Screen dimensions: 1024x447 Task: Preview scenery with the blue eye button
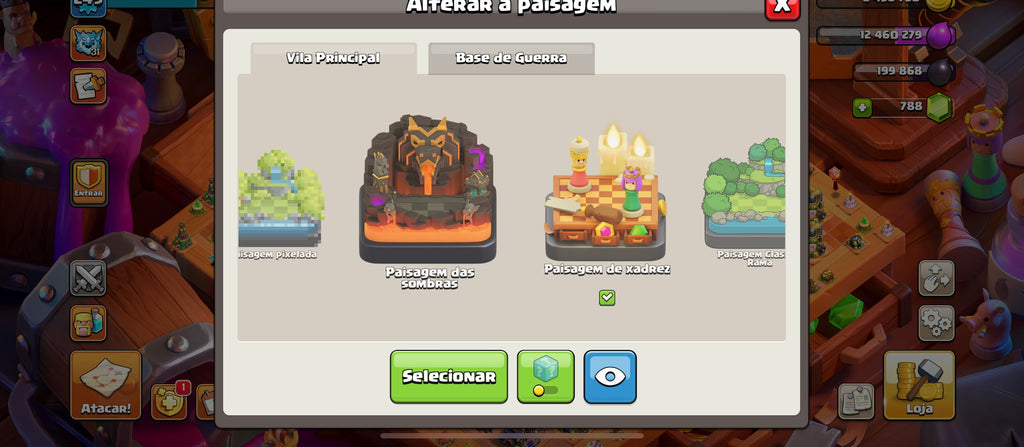point(610,376)
